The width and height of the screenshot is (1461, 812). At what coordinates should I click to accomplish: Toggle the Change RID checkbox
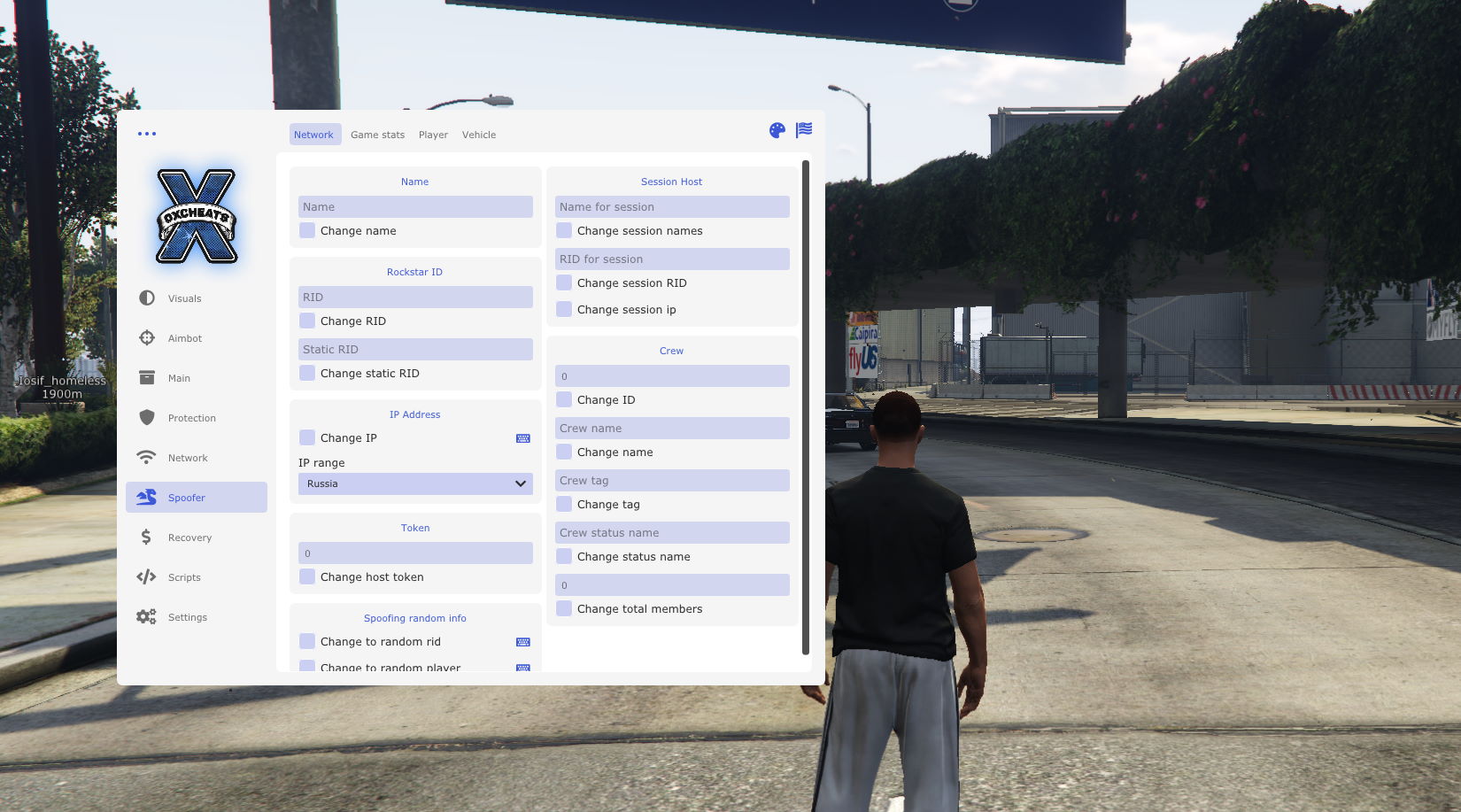click(307, 321)
